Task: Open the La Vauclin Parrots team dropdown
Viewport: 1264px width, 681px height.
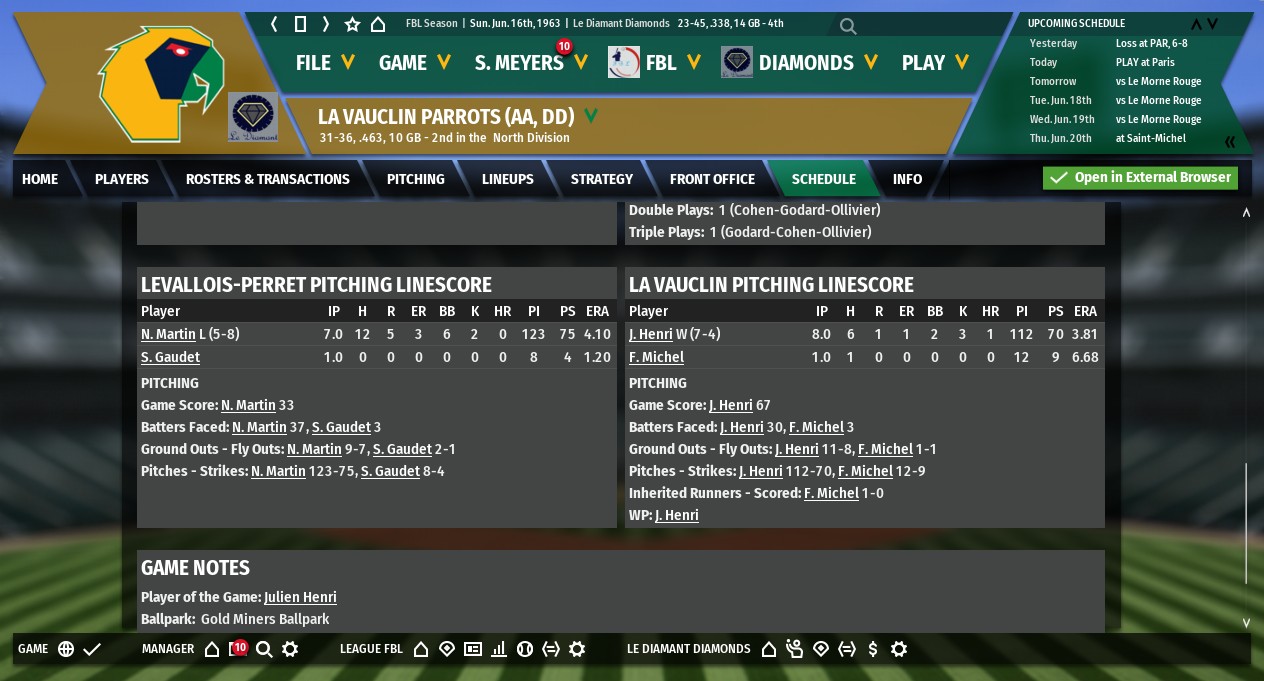Action: pos(591,116)
